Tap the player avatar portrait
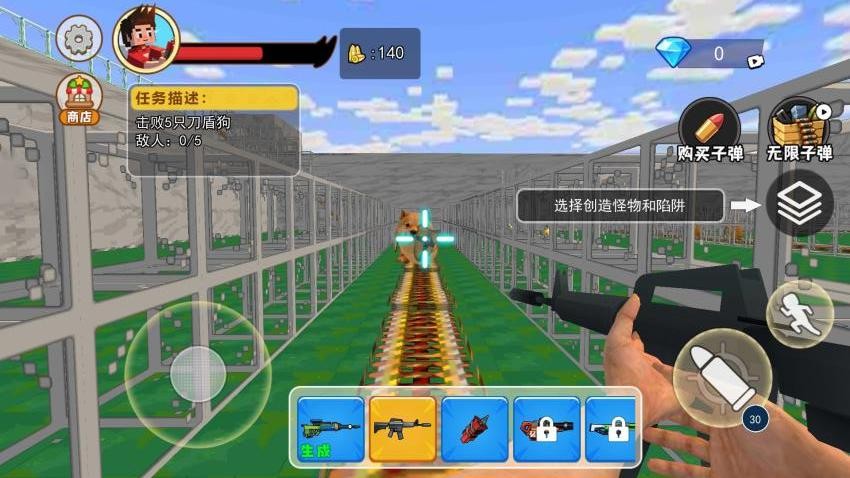The height and width of the screenshot is (478, 850). point(146,40)
